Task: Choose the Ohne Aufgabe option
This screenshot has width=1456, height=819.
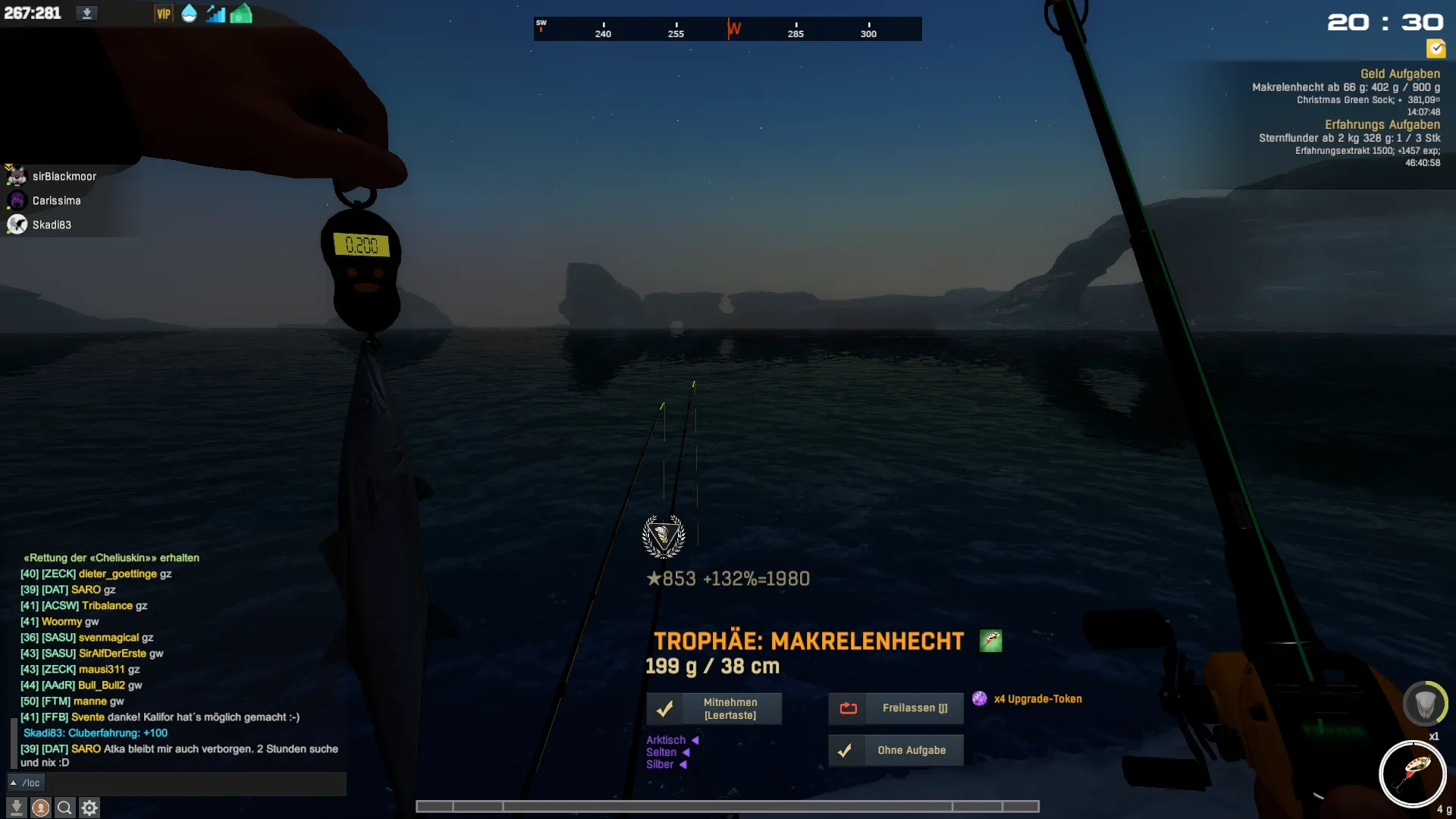Action: [896, 750]
